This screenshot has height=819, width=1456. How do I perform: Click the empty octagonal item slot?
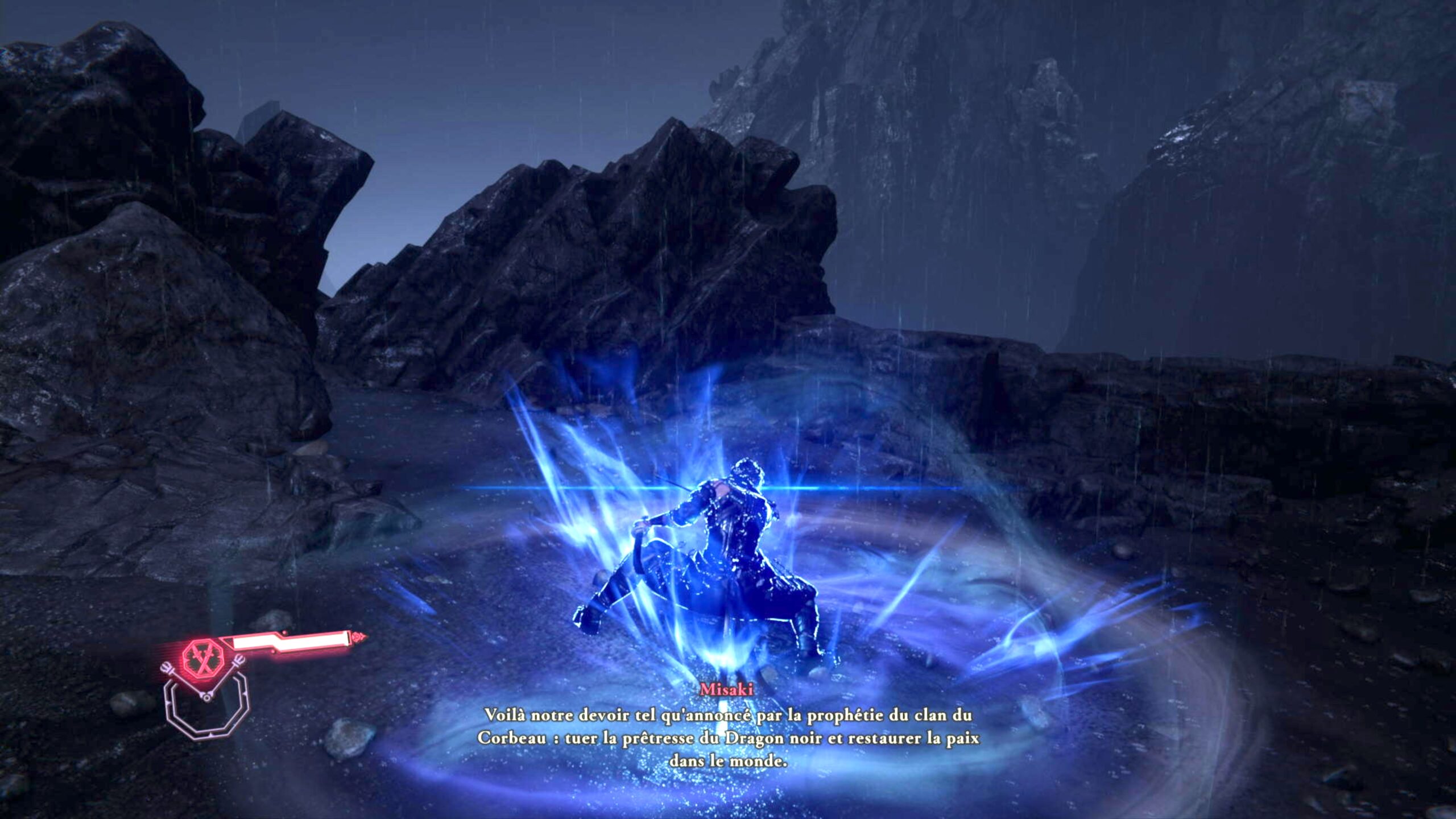tap(207, 712)
